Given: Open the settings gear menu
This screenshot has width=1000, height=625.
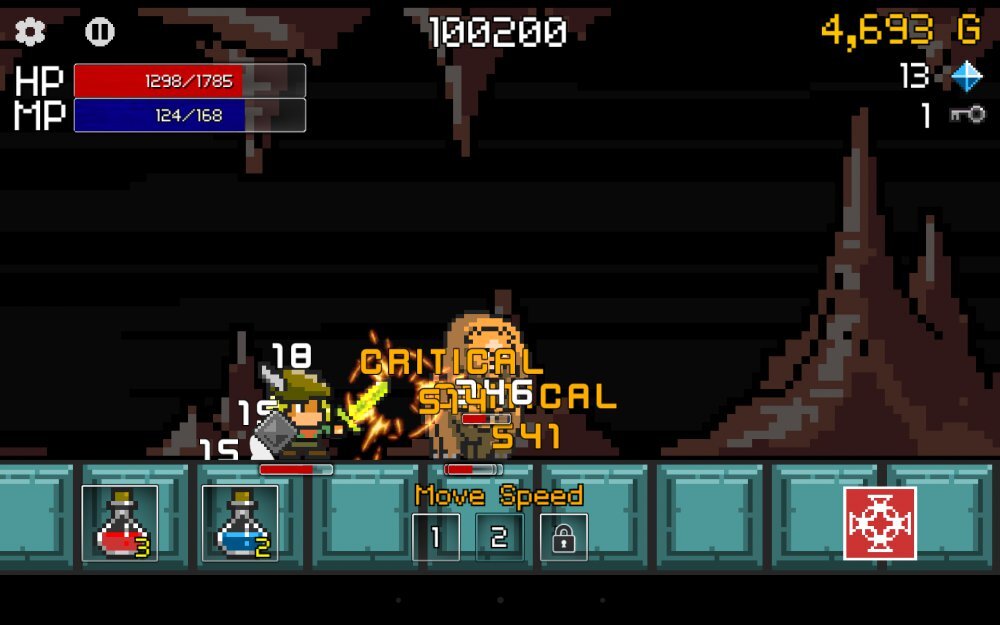Looking at the screenshot, I should [x=30, y=32].
